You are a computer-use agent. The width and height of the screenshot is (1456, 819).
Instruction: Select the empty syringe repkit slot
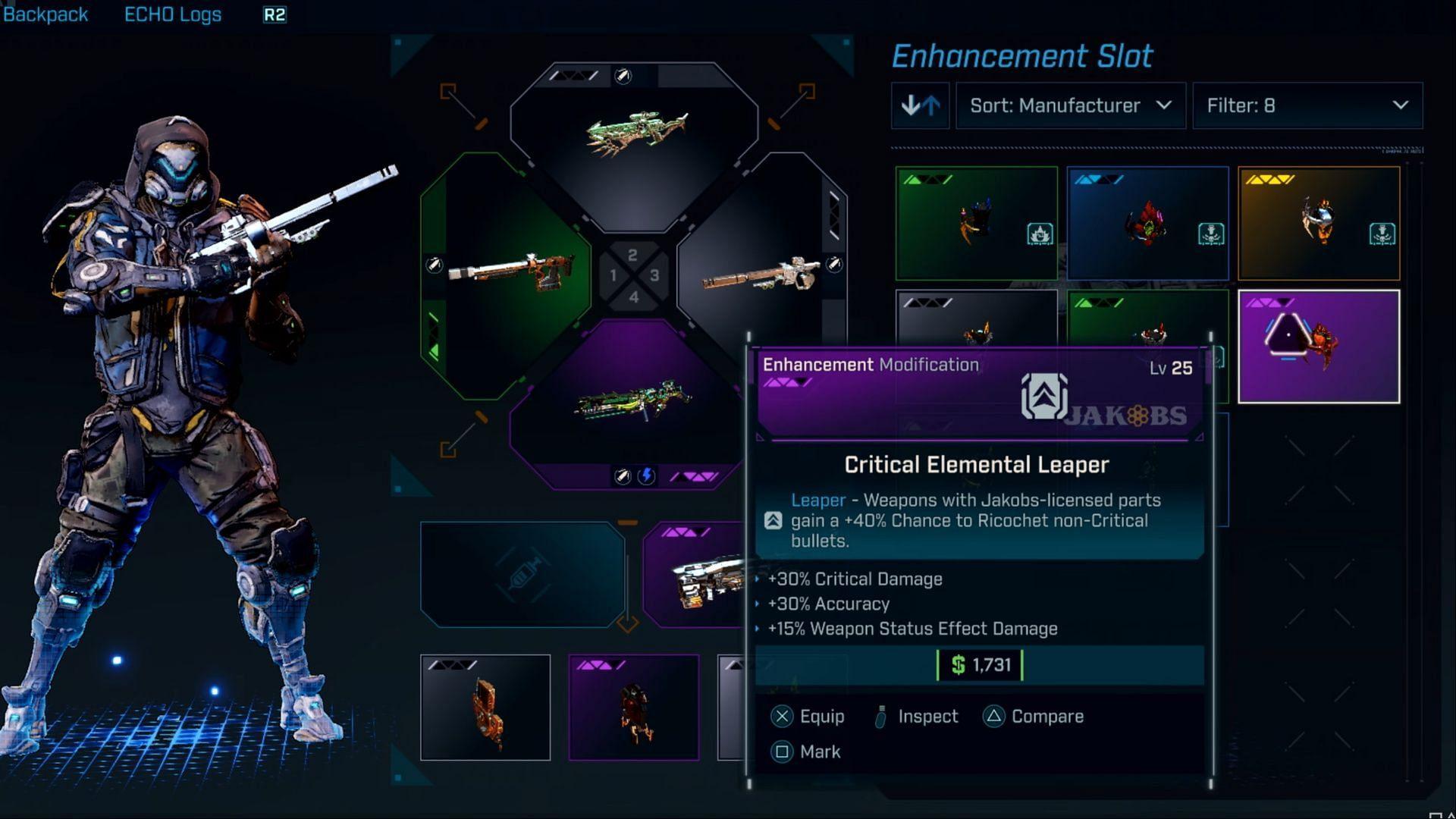point(522,575)
